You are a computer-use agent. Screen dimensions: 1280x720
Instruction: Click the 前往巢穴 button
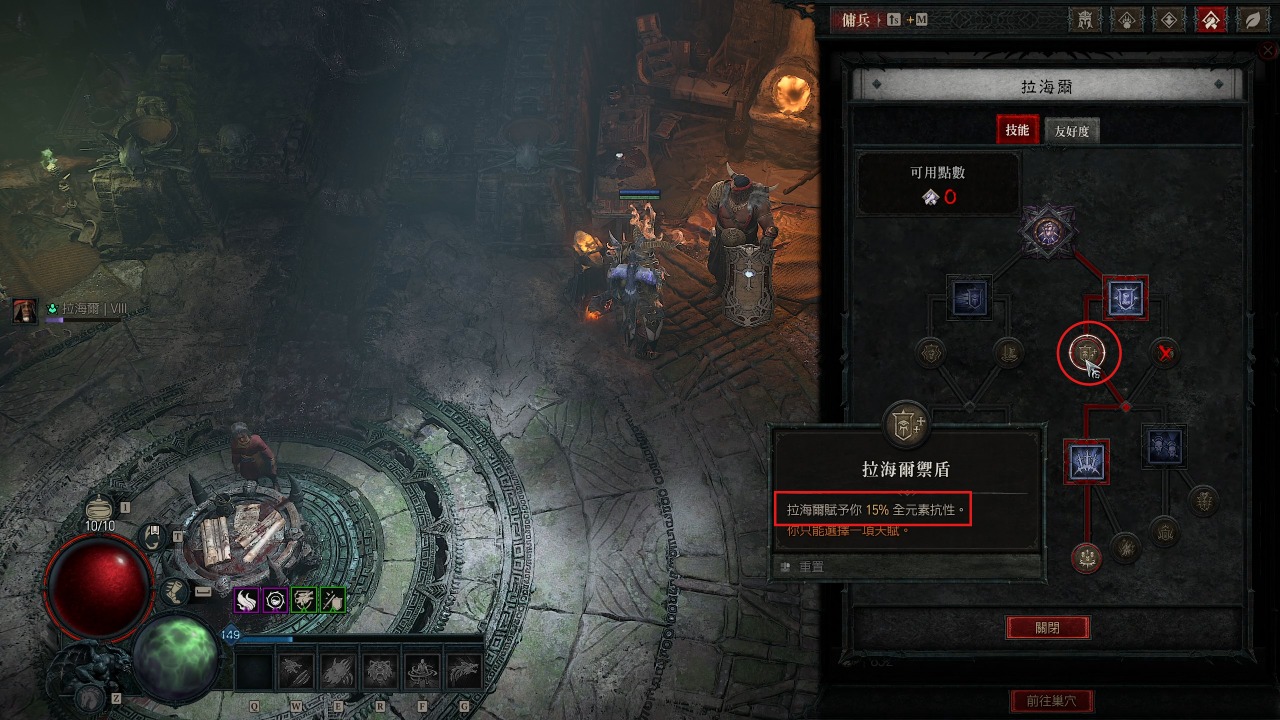(x=1051, y=701)
